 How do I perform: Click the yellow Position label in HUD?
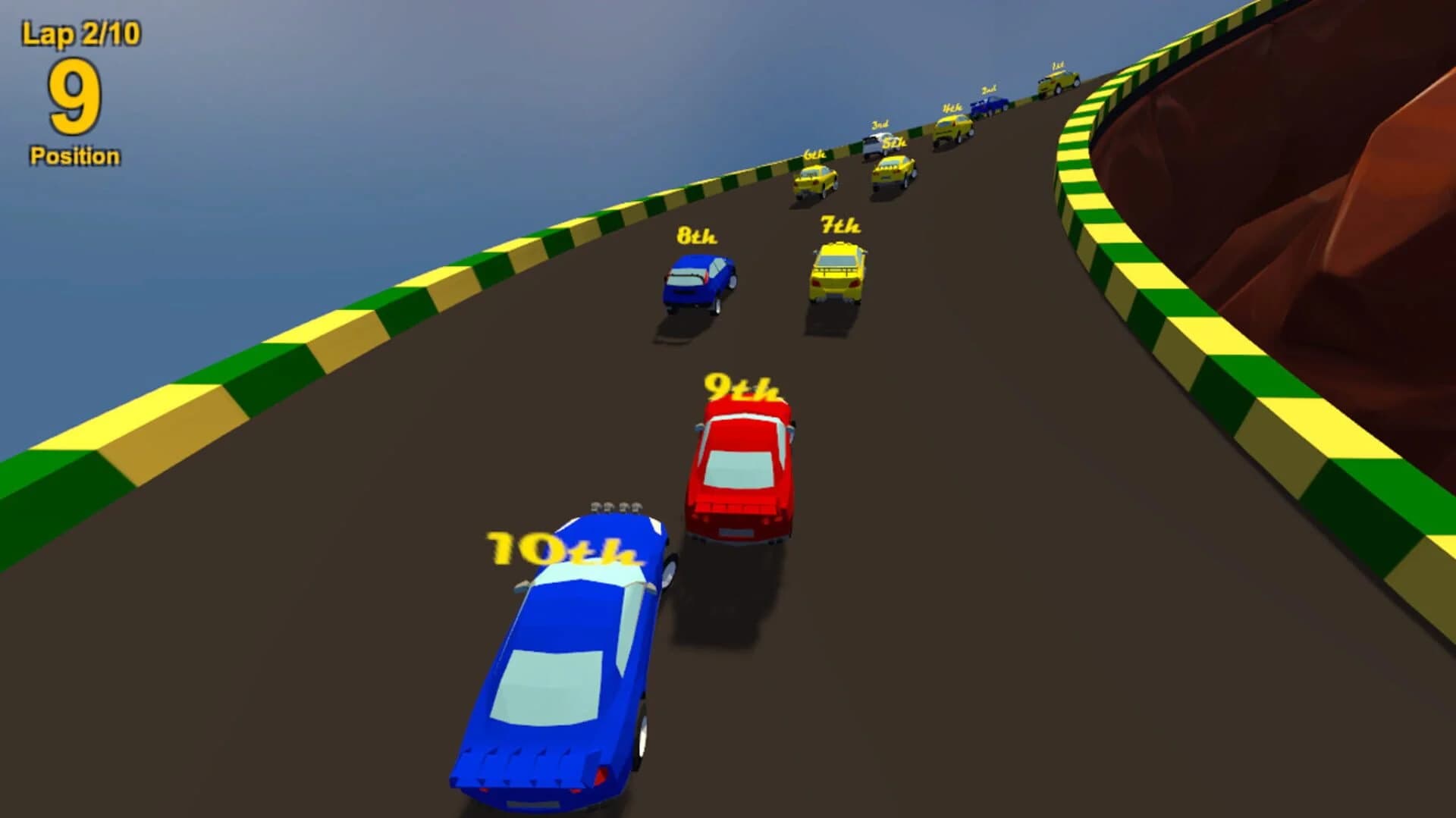click(x=74, y=155)
